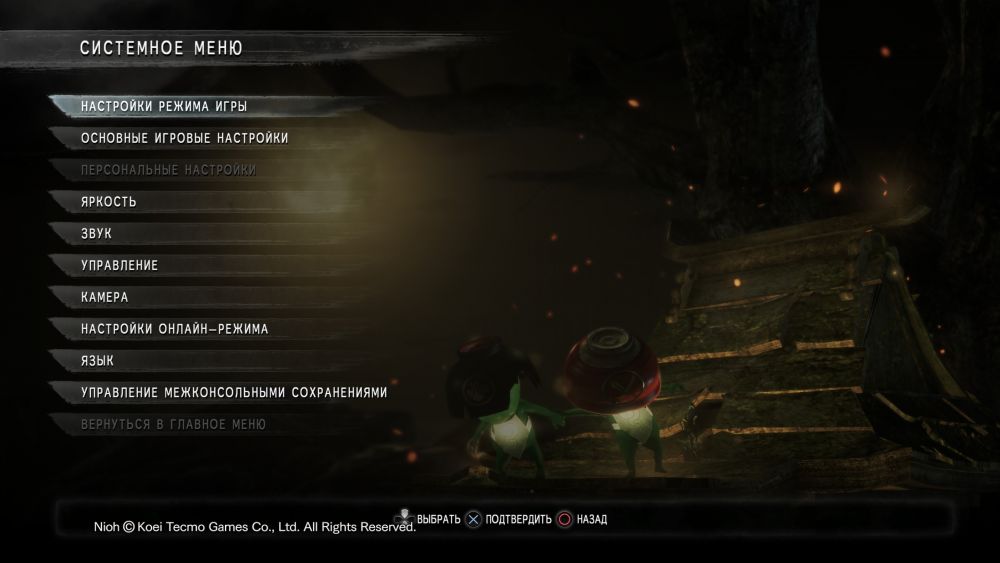Open Управление межконсольными сохранениями
Screen dimensions: 1000x563
pyautogui.click(x=234, y=393)
